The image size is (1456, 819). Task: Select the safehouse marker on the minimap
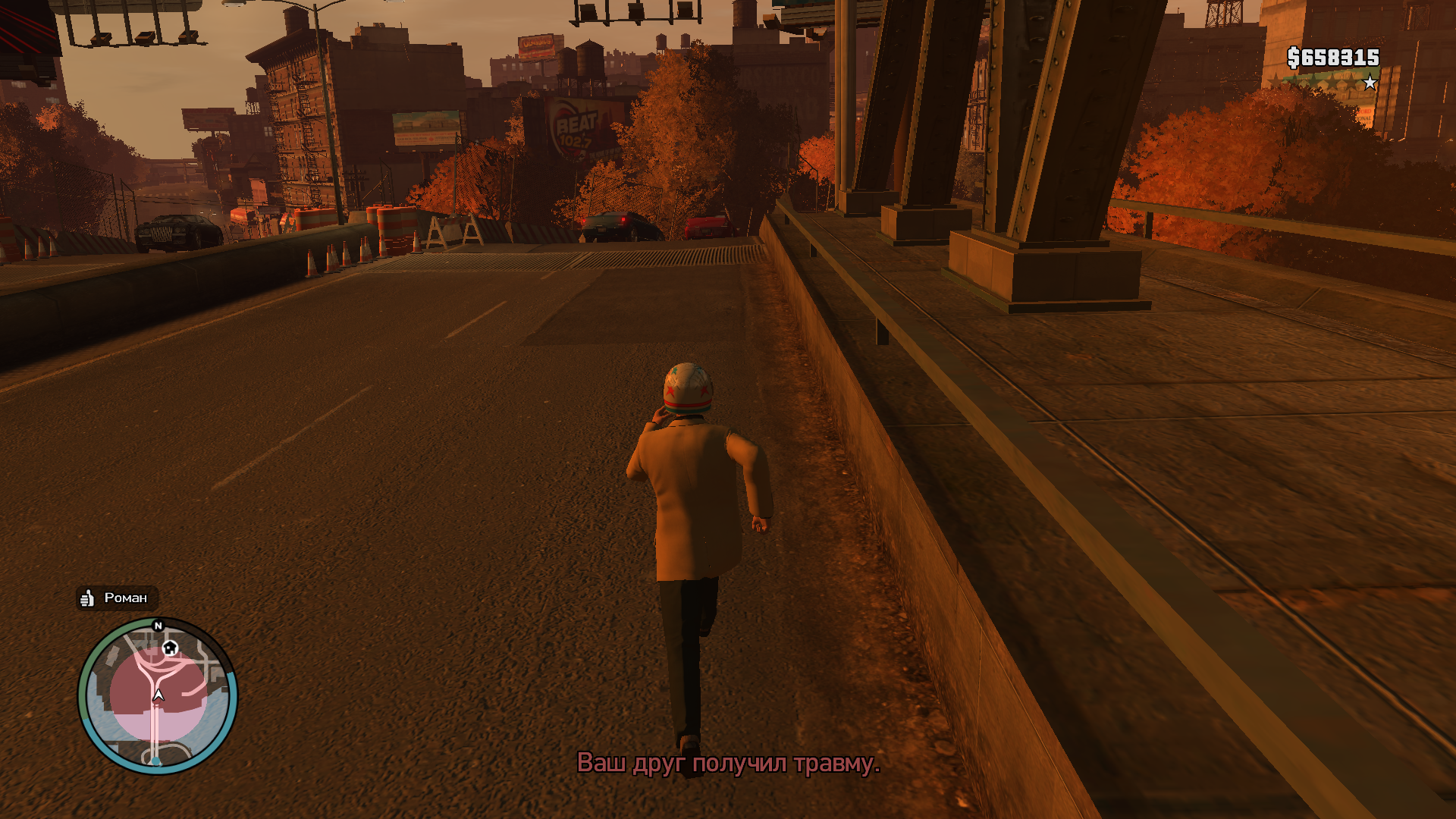coord(171,648)
